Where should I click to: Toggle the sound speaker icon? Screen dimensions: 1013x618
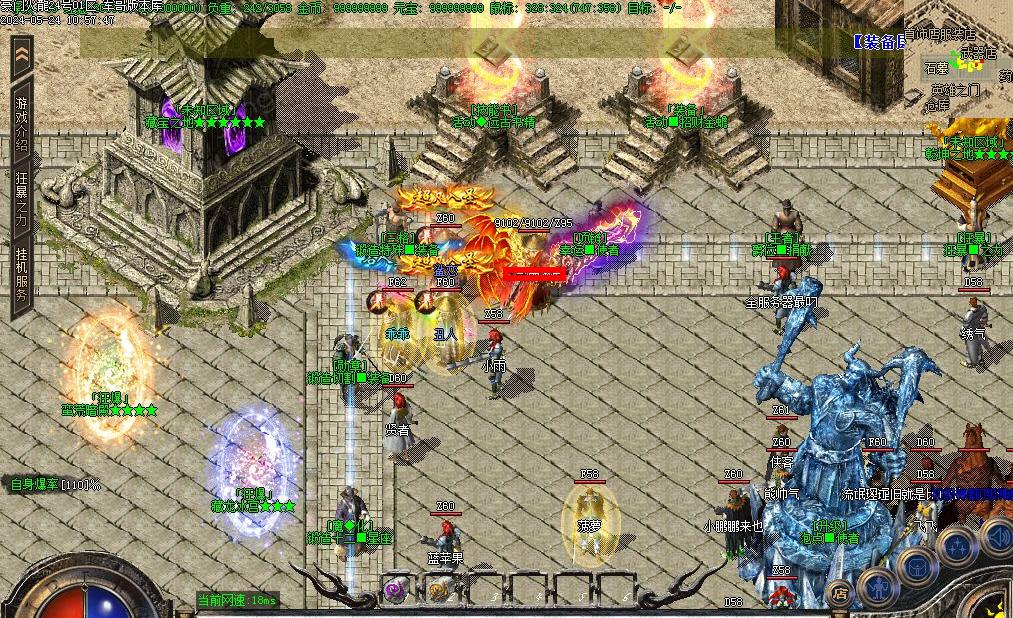tap(996, 536)
